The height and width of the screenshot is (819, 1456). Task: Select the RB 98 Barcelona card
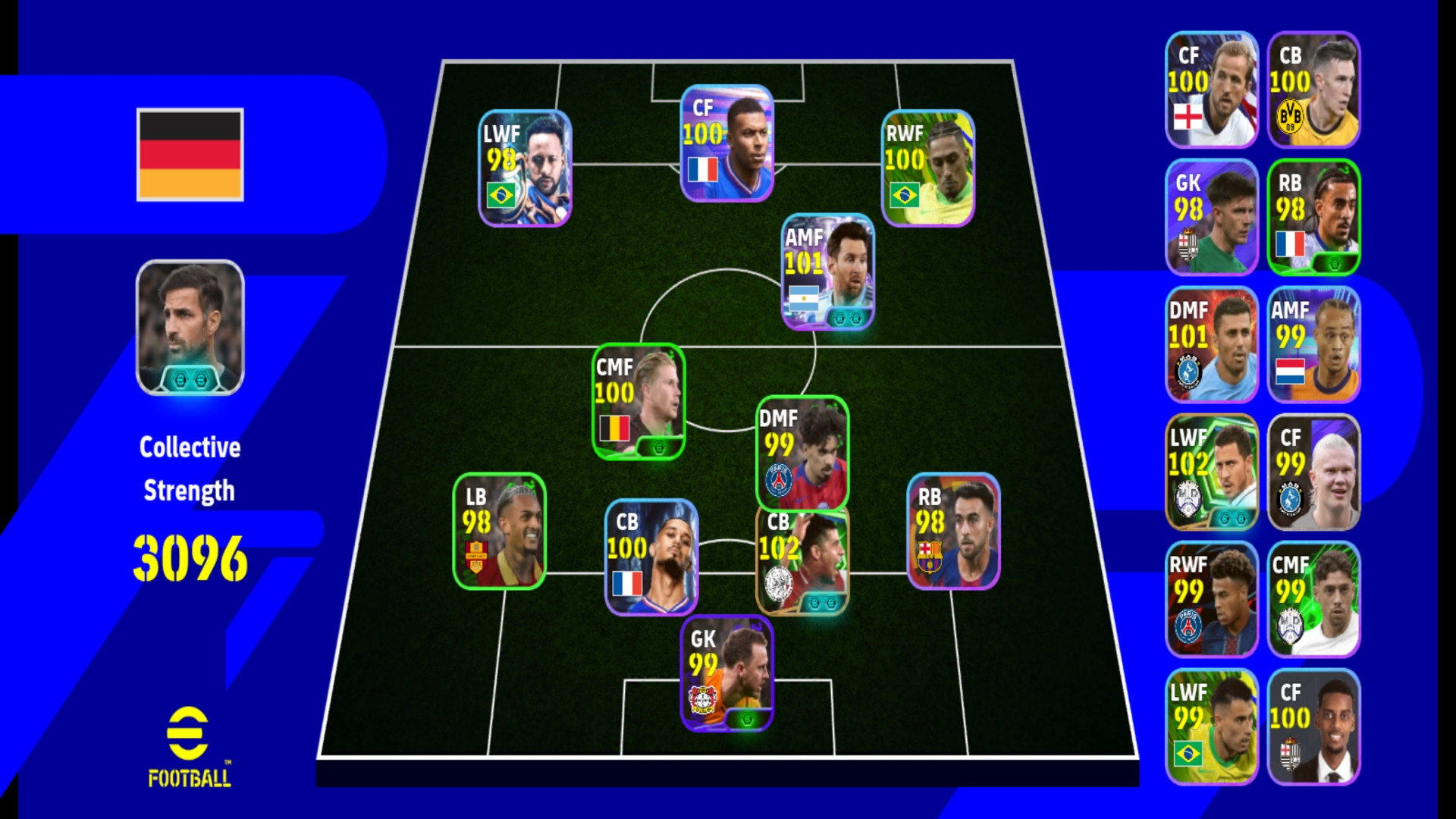tap(953, 531)
